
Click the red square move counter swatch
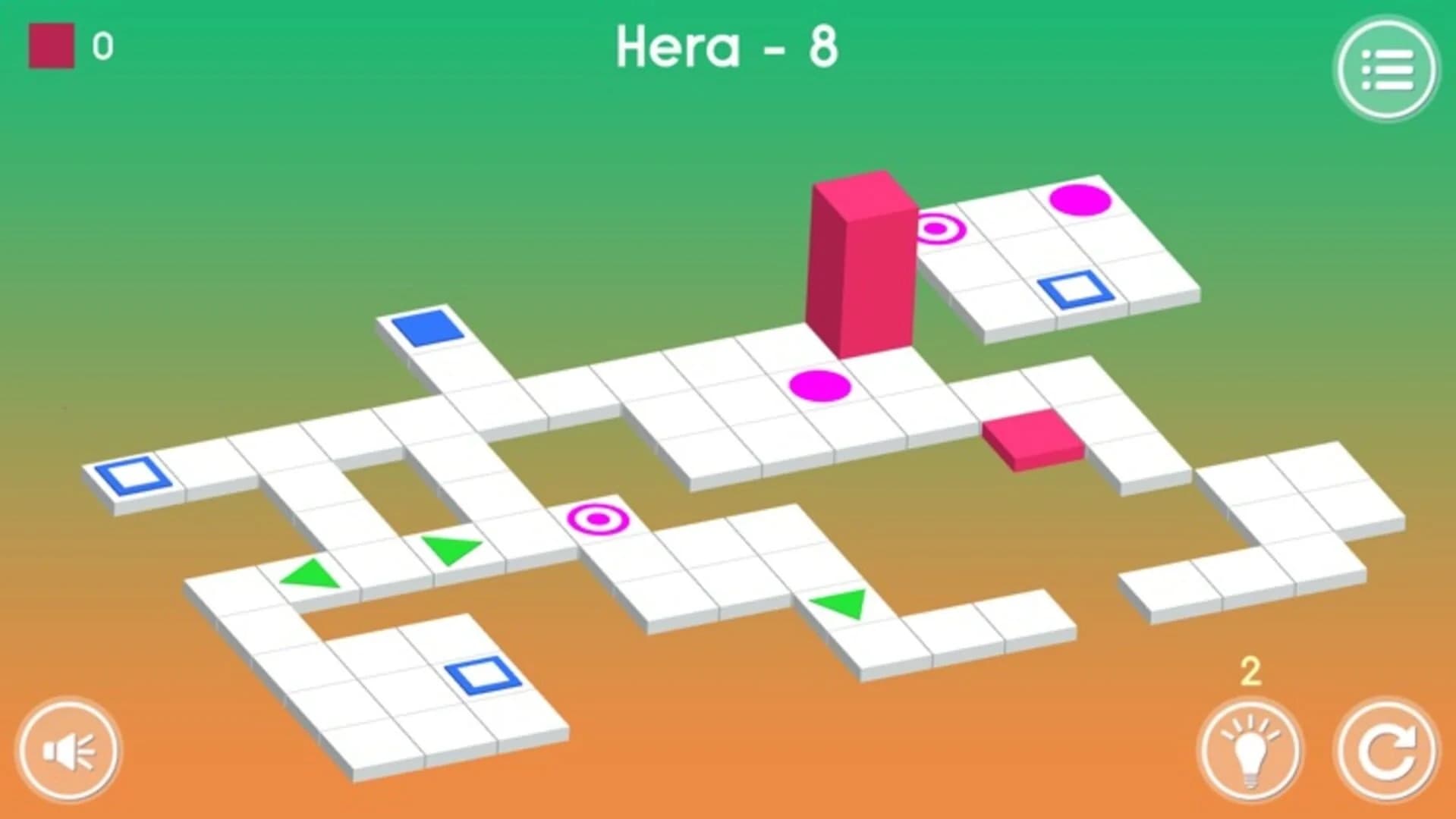click(x=50, y=45)
